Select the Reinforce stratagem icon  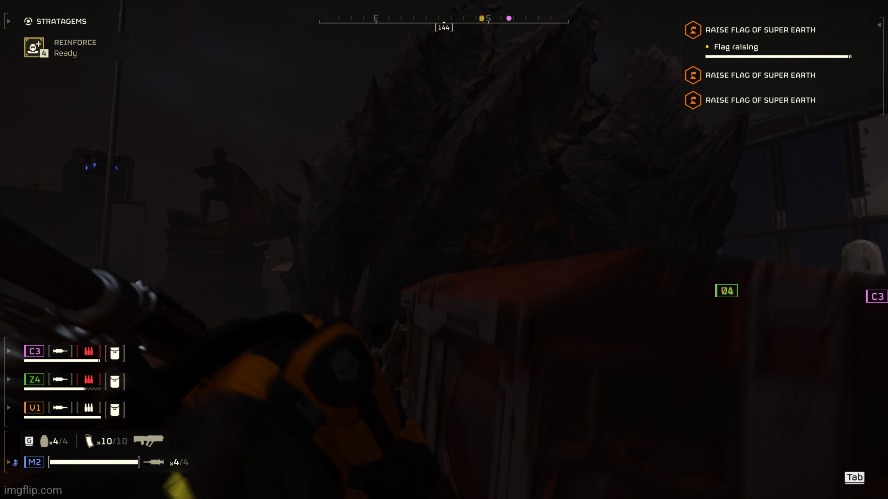(x=36, y=48)
